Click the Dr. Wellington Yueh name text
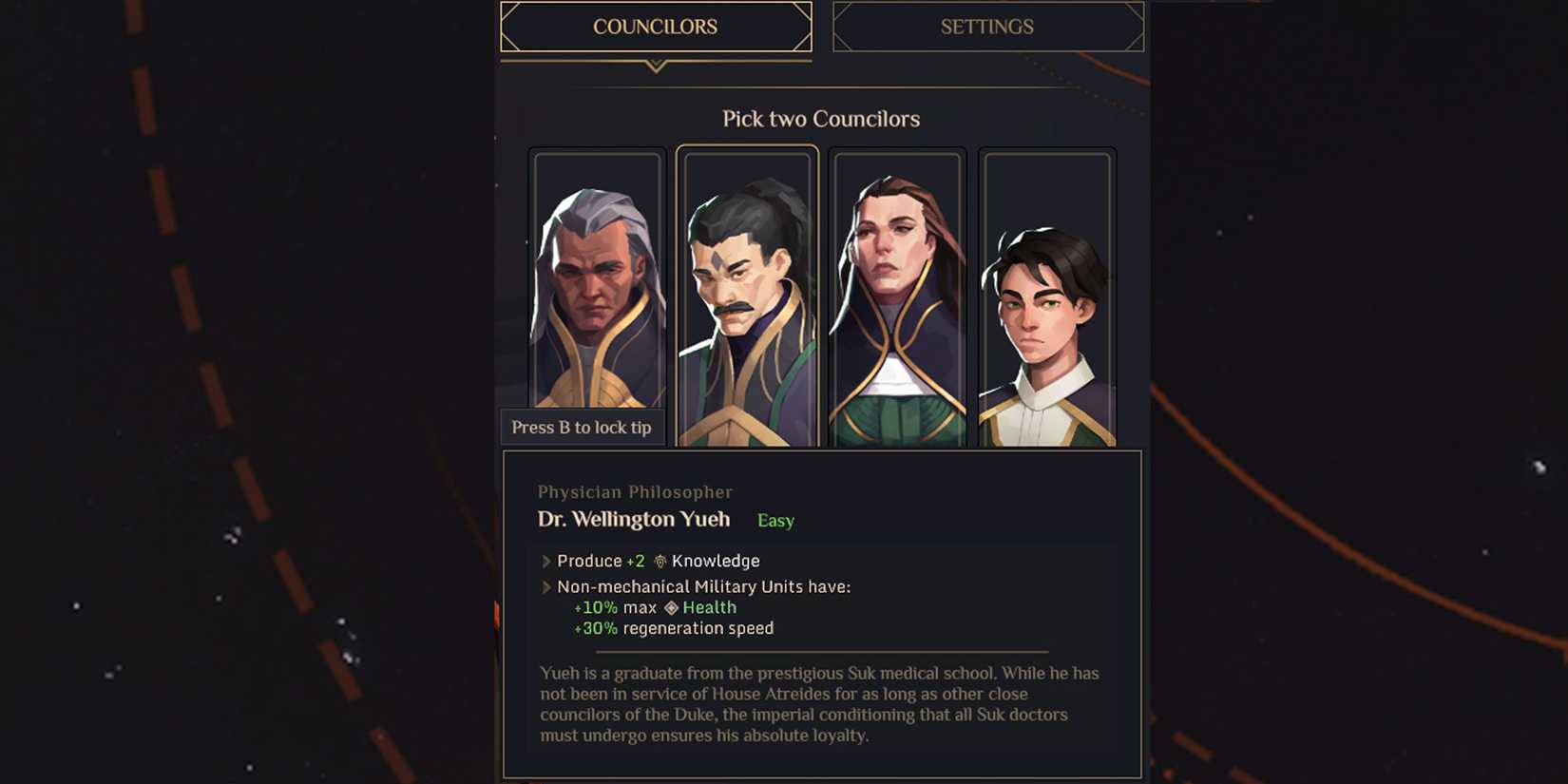This screenshot has height=784, width=1568. tap(634, 520)
